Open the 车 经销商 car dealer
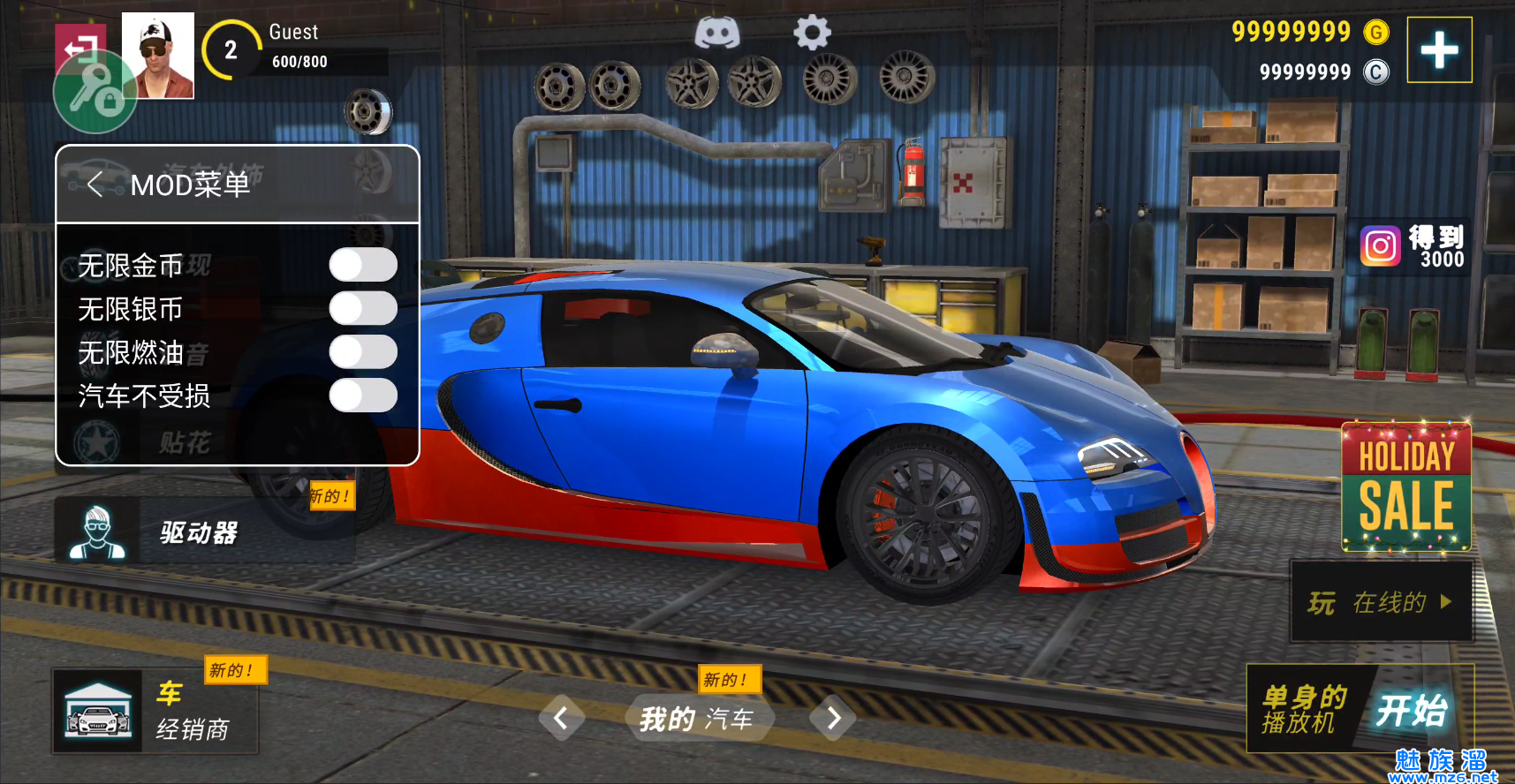 pyautogui.click(x=155, y=712)
